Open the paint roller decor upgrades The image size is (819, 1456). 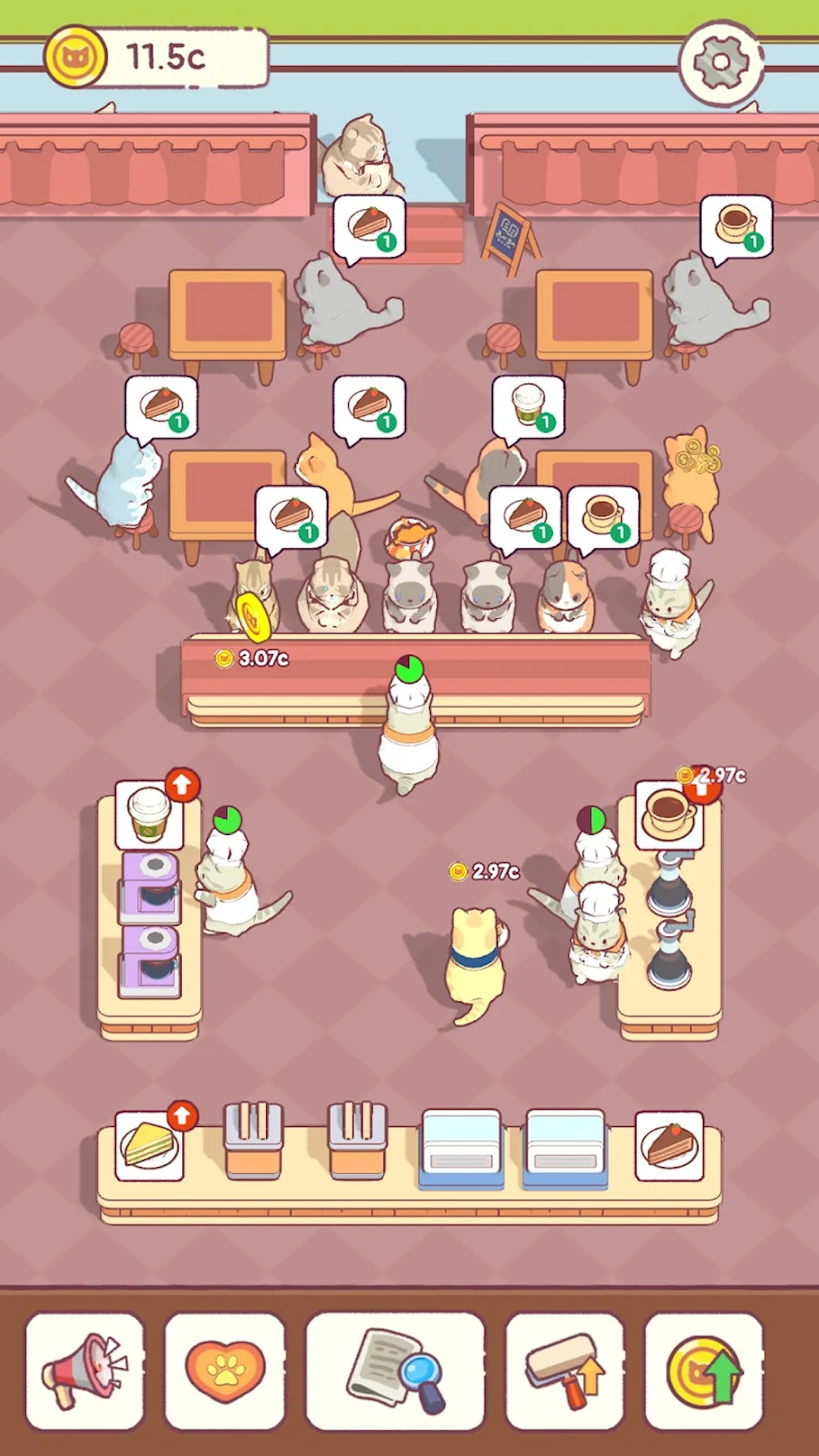565,1371
